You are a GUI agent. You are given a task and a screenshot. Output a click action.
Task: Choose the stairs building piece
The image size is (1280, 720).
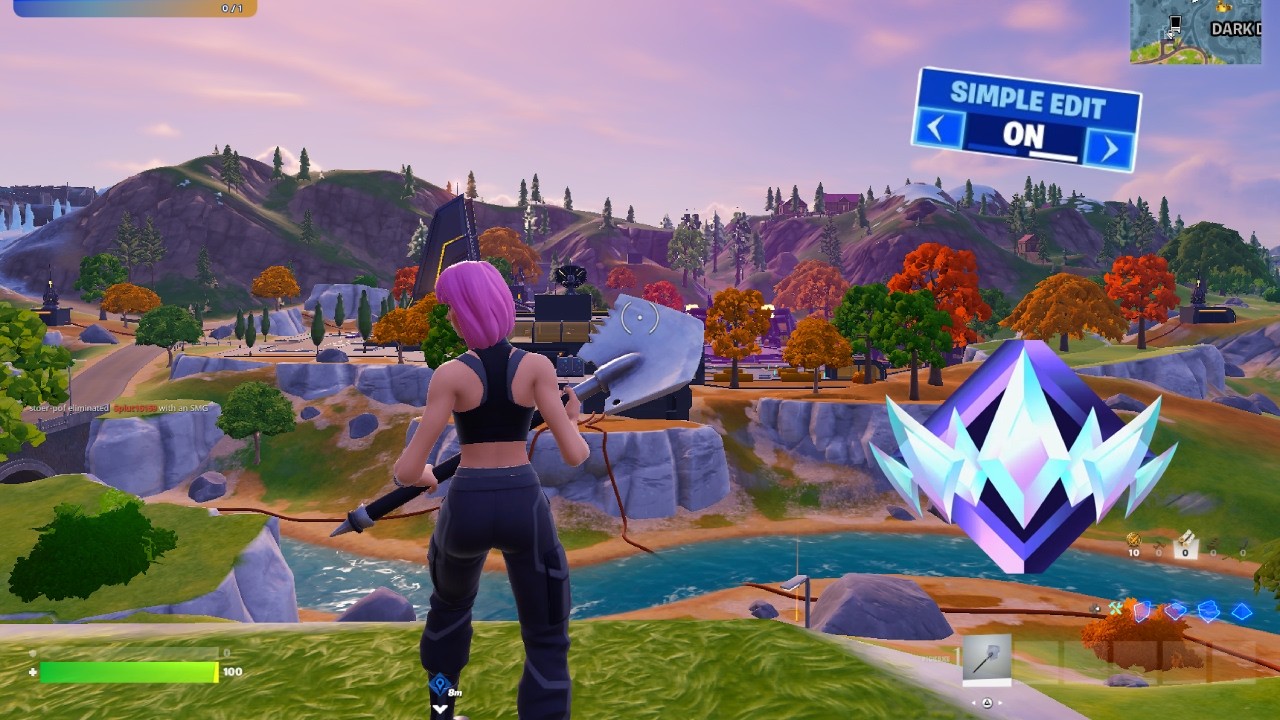(x=1209, y=610)
